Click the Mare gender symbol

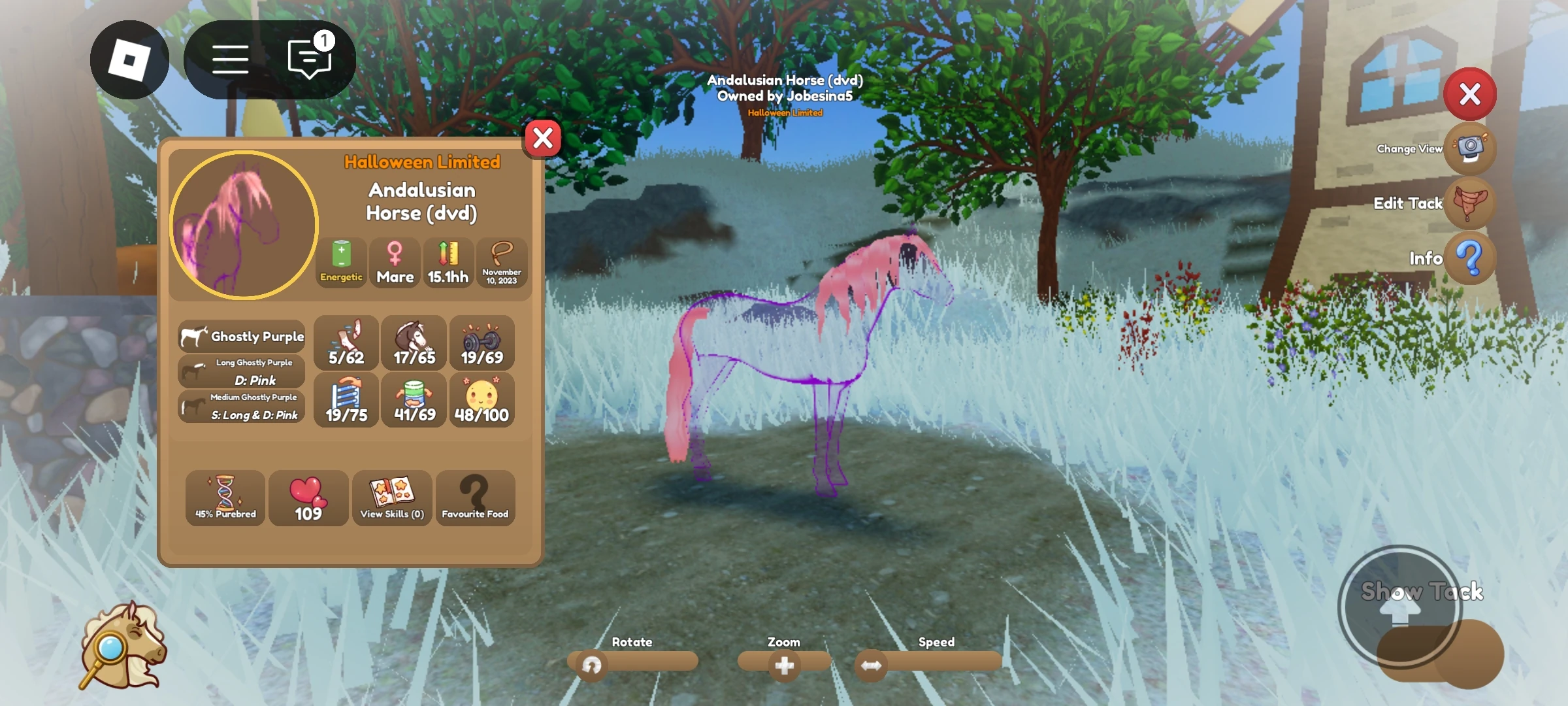(395, 262)
